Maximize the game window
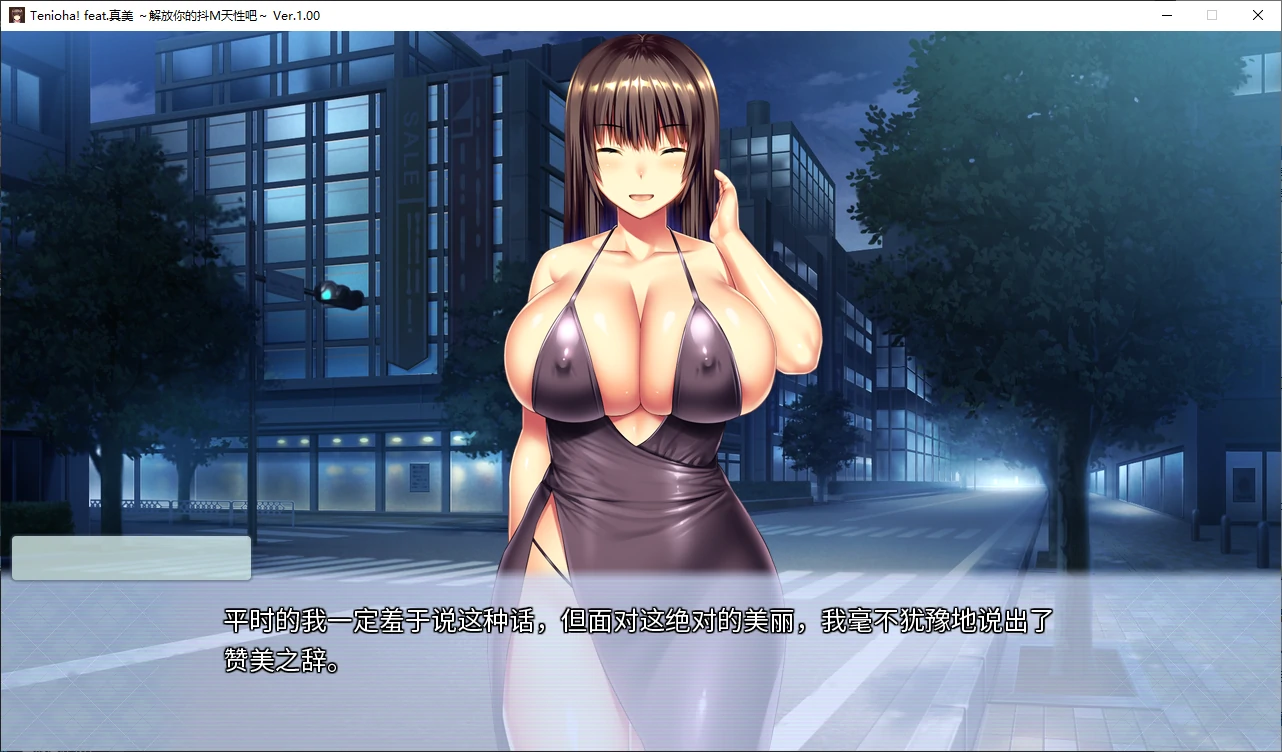 (1212, 15)
